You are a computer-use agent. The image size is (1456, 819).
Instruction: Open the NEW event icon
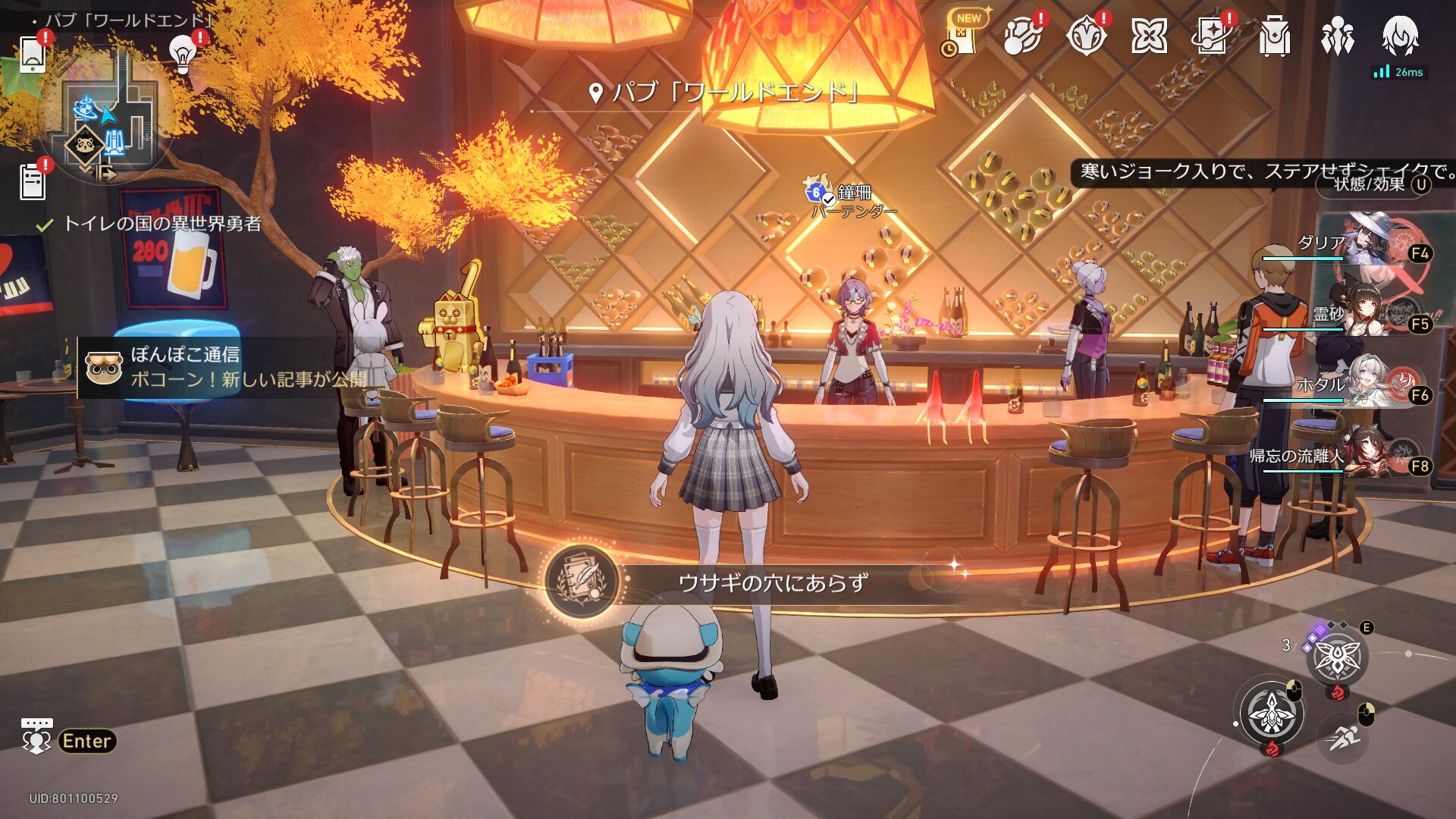pos(962,34)
